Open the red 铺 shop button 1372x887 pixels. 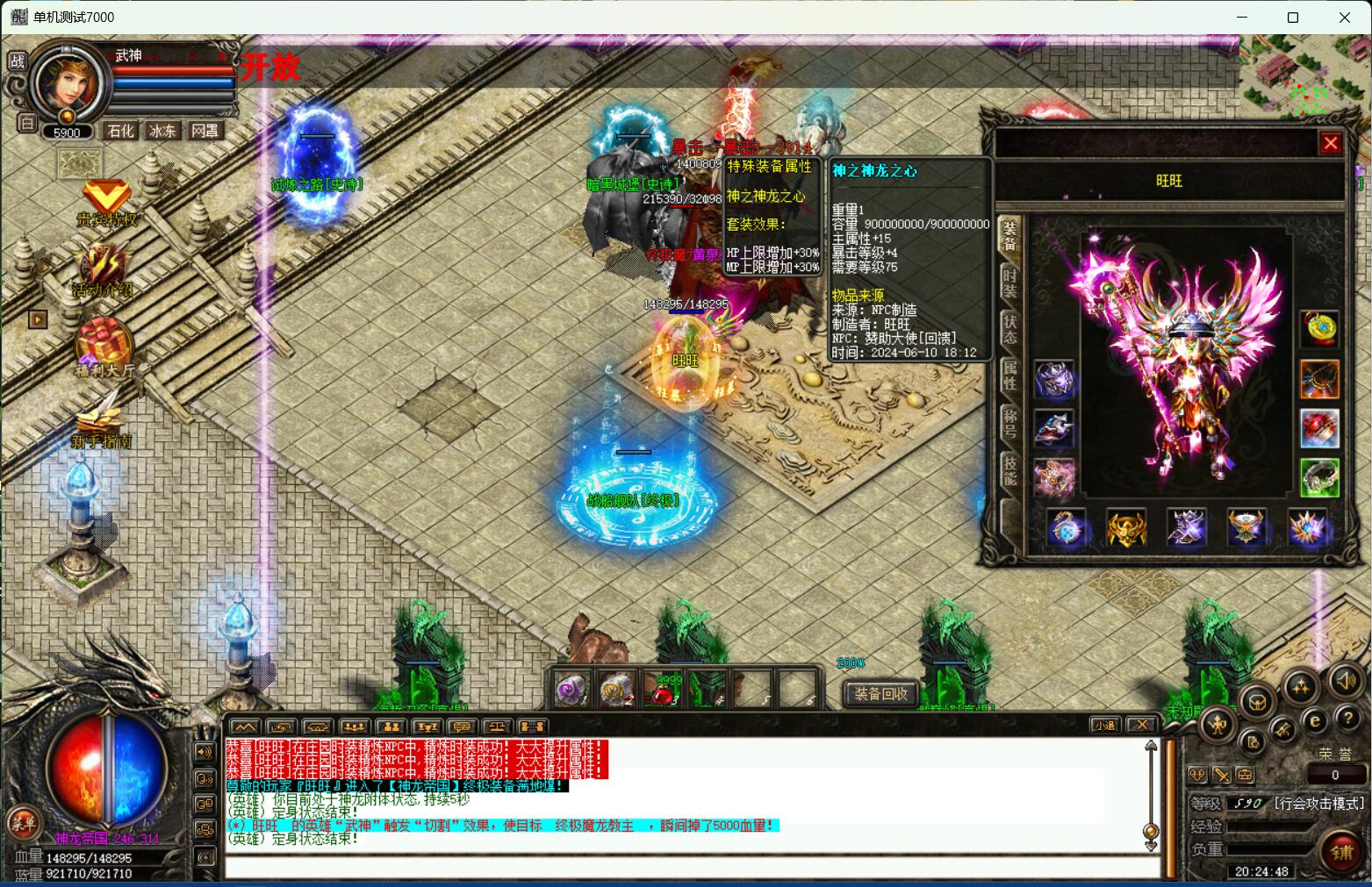click(x=1340, y=852)
